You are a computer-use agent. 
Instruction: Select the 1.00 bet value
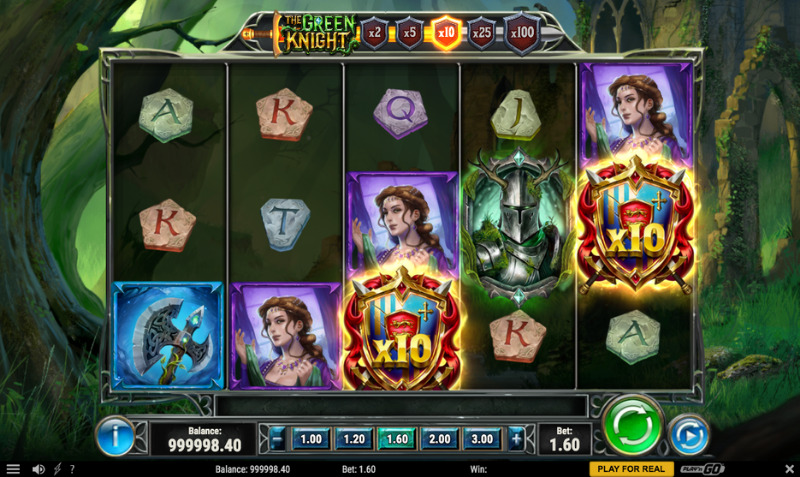pyautogui.click(x=311, y=438)
